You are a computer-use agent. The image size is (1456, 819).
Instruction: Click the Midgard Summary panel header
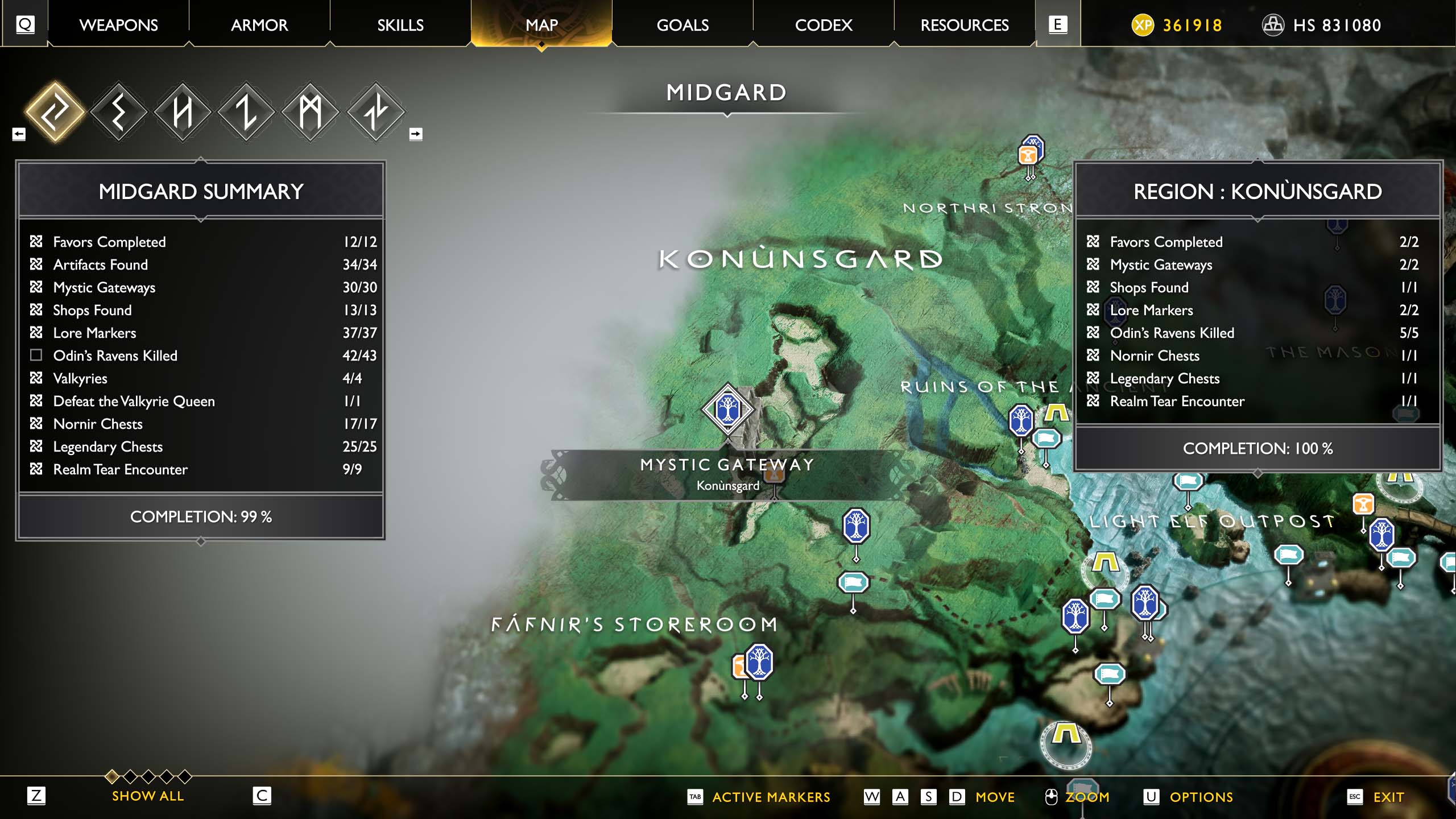tap(201, 192)
